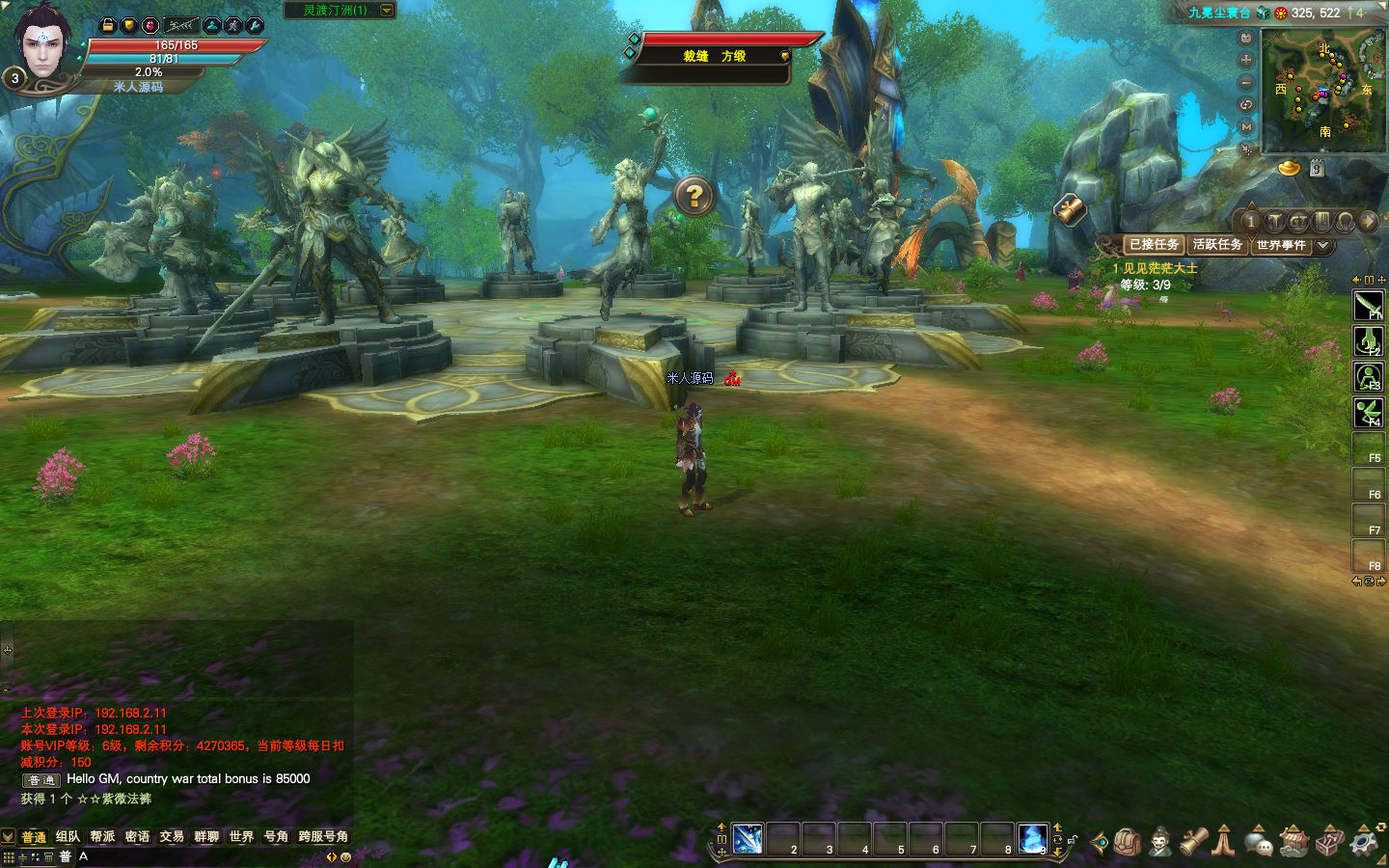Image resolution: width=1389 pixels, height=868 pixels.
Task: Click the yellow question mark help button
Action: click(694, 196)
